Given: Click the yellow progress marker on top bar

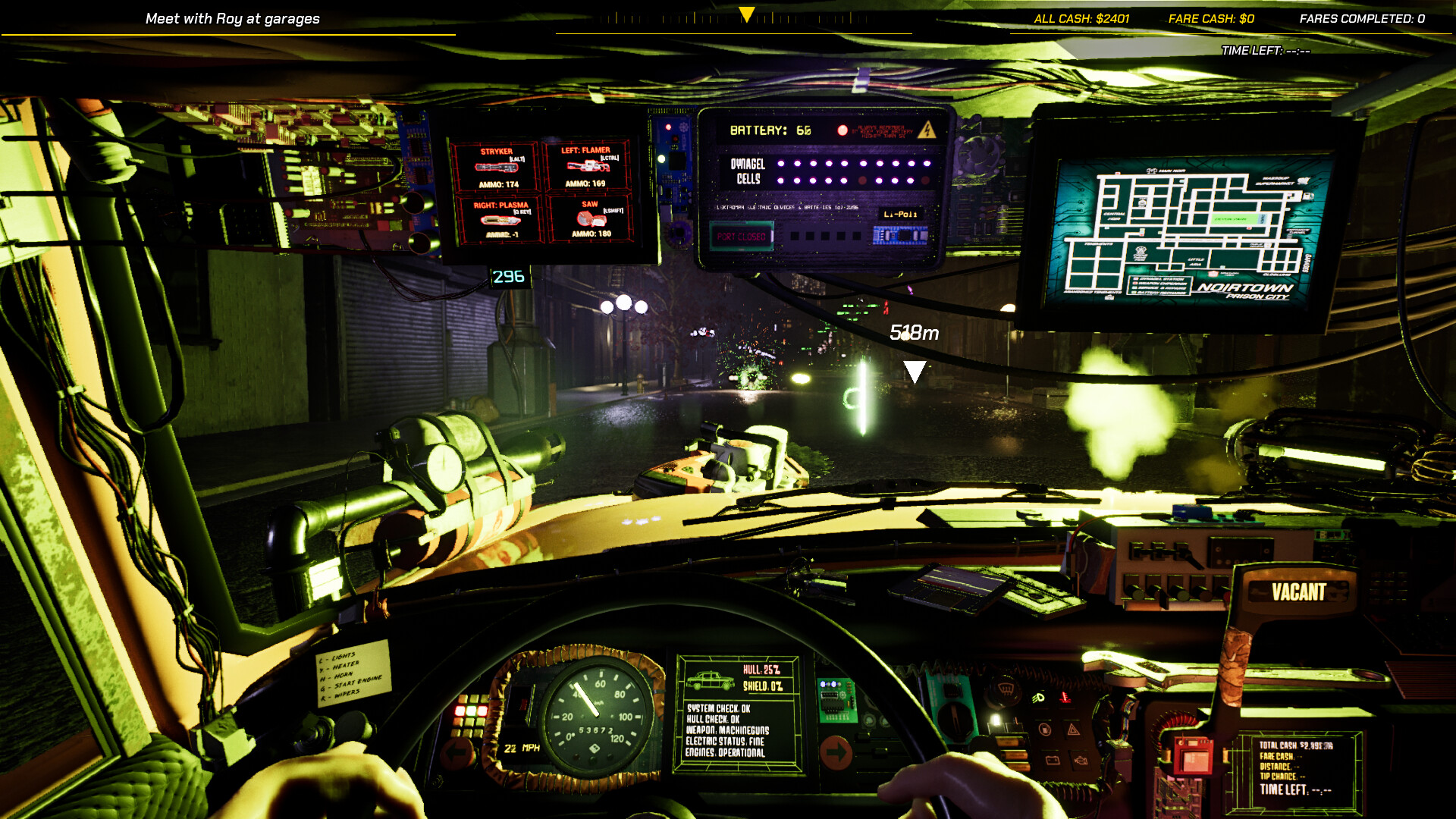Looking at the screenshot, I should click(x=745, y=13).
